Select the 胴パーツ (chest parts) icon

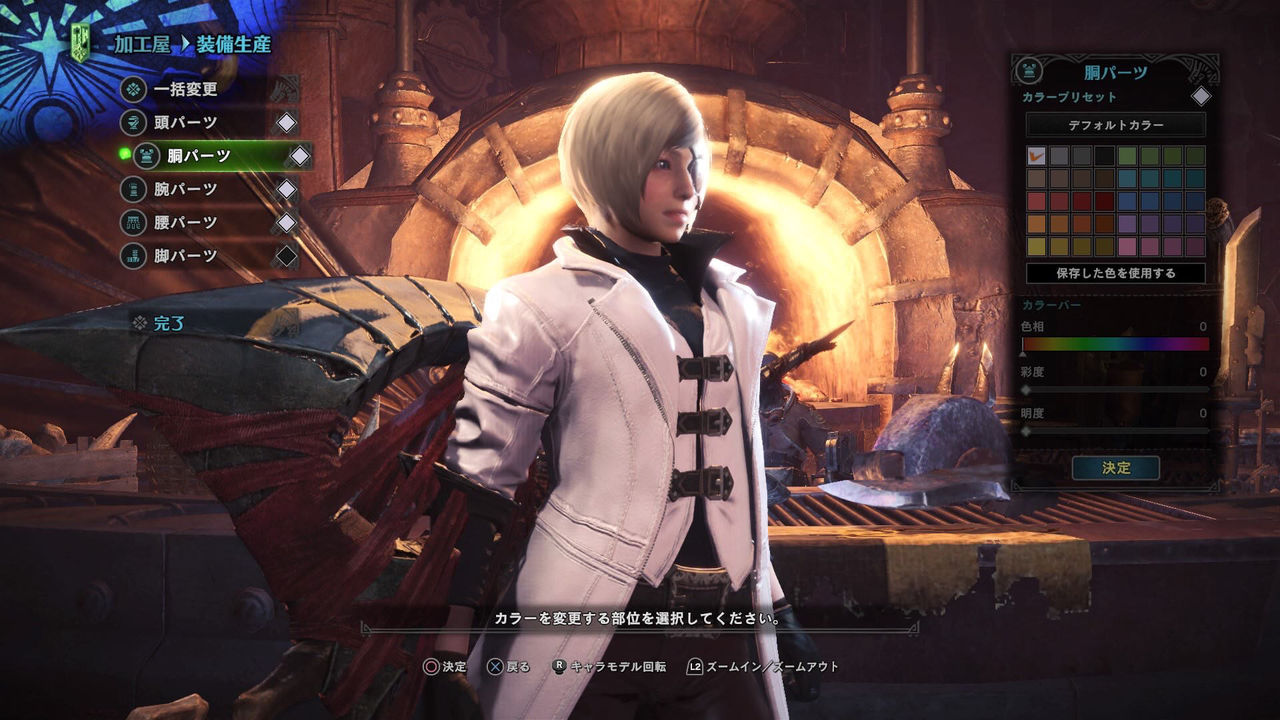pos(145,157)
